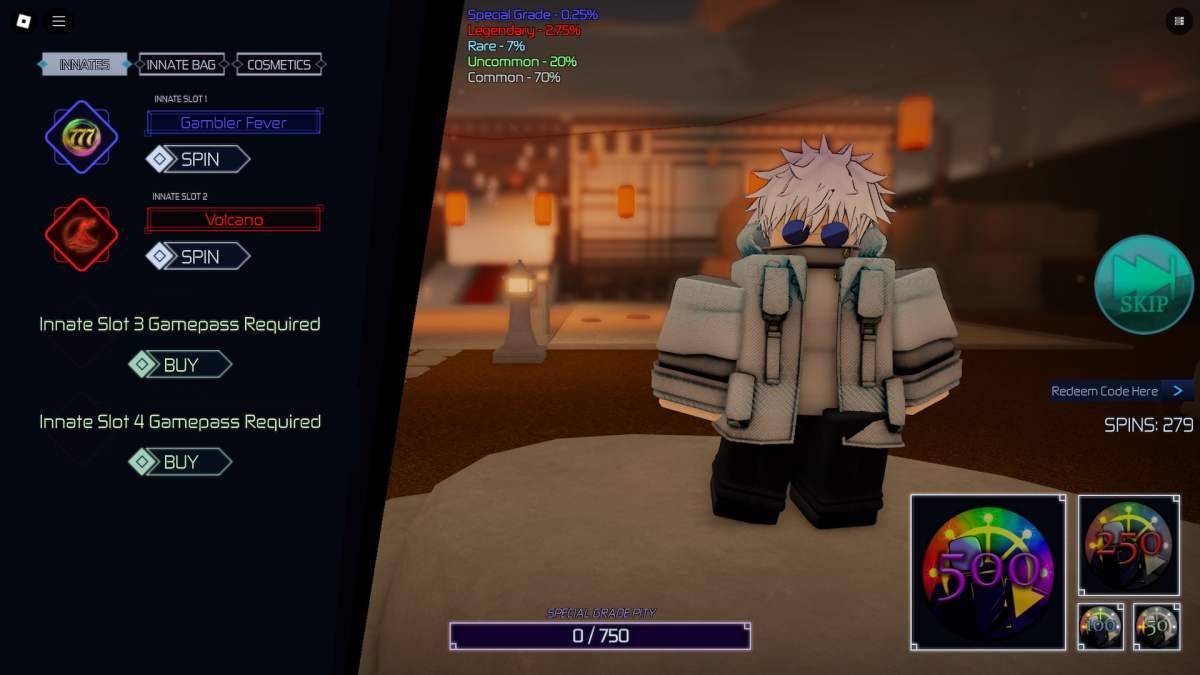Activate the Skip spin animation button
Viewport: 1200px width, 675px height.
point(1143,285)
